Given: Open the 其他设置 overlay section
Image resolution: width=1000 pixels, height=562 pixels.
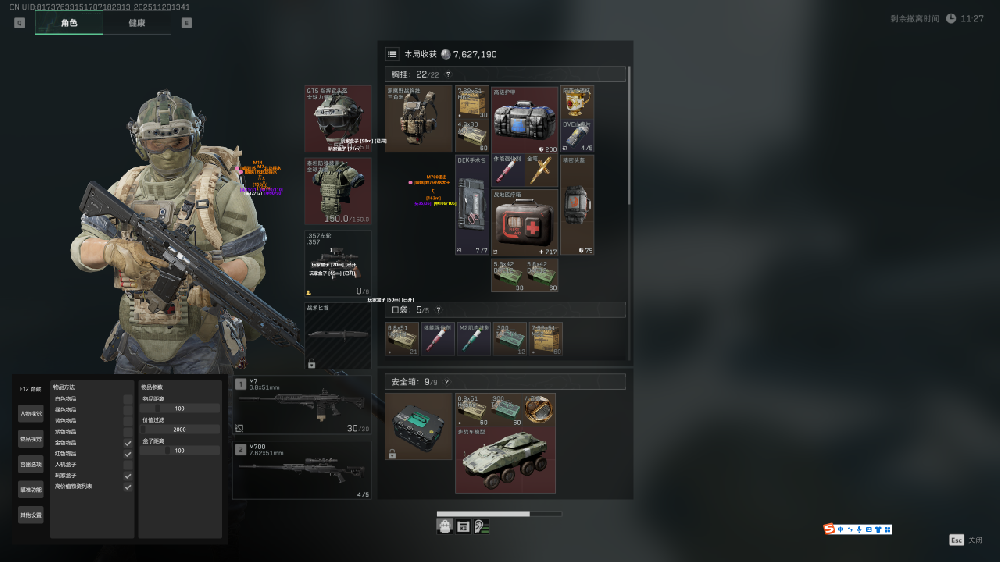Looking at the screenshot, I should pyautogui.click(x=30, y=515).
